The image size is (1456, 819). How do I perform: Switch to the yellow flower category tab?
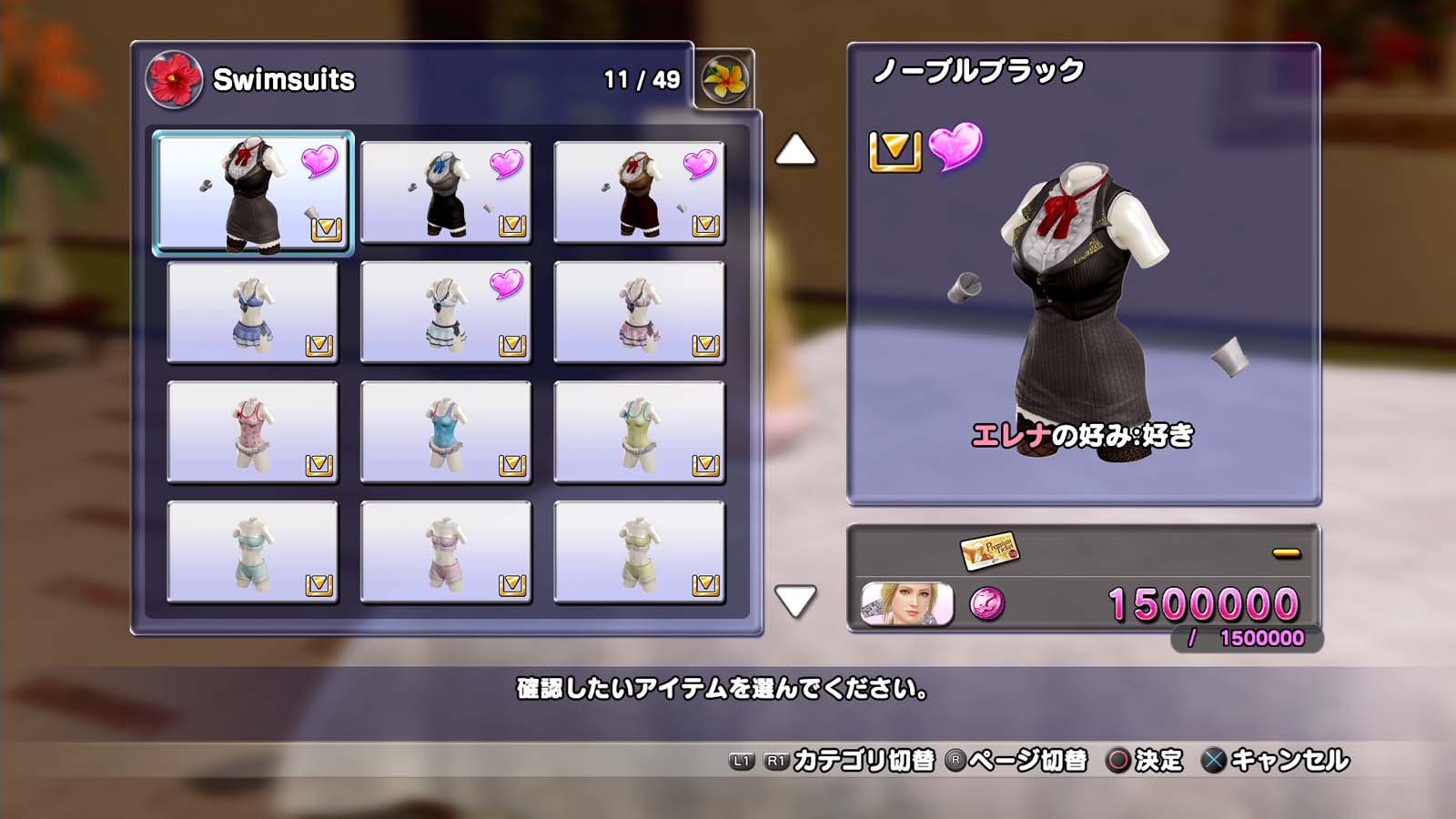[x=725, y=80]
